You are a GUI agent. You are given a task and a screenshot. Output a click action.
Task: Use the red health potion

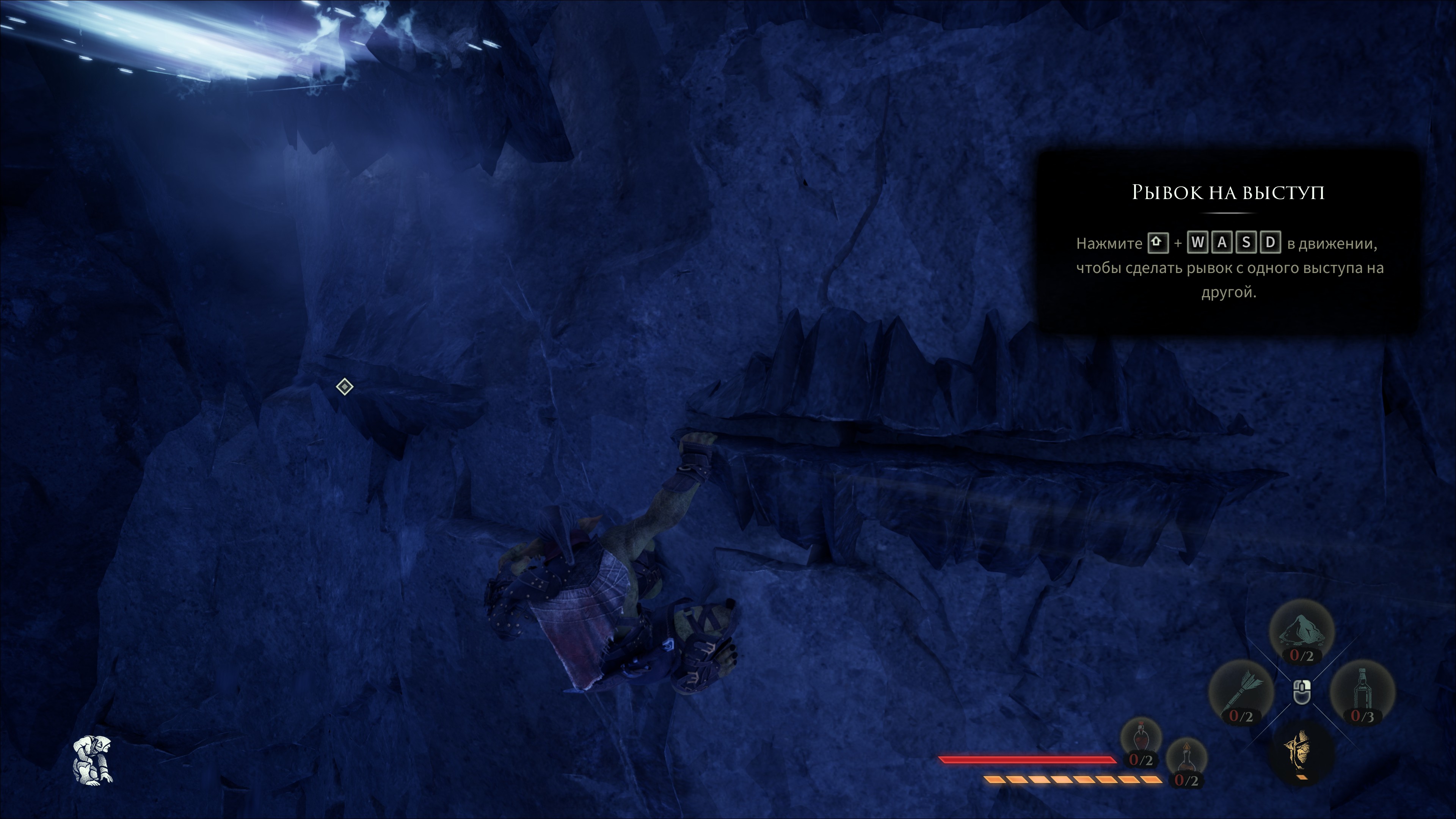(x=1141, y=741)
